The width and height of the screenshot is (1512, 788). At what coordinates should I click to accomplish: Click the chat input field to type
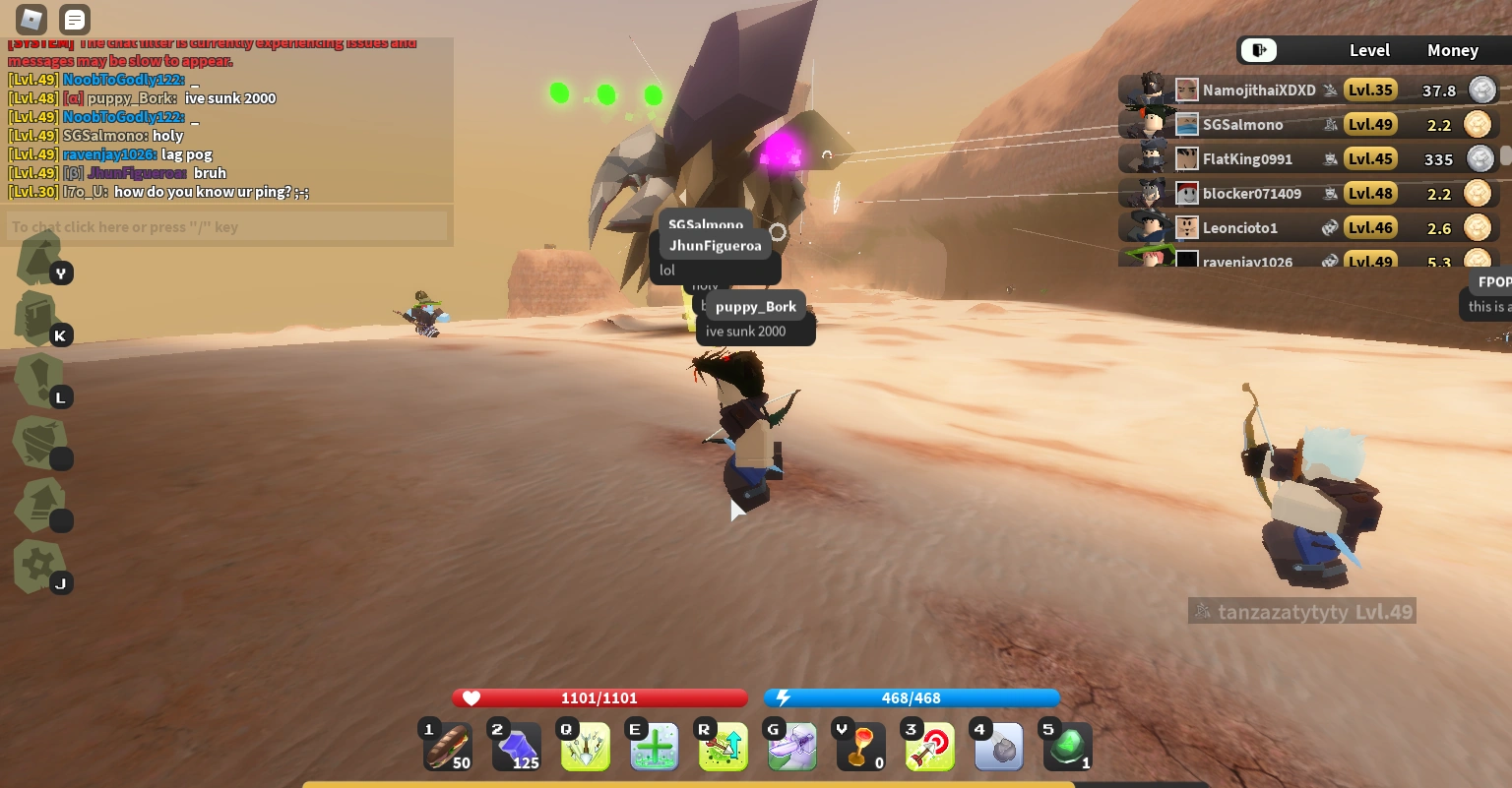pyautogui.click(x=226, y=226)
